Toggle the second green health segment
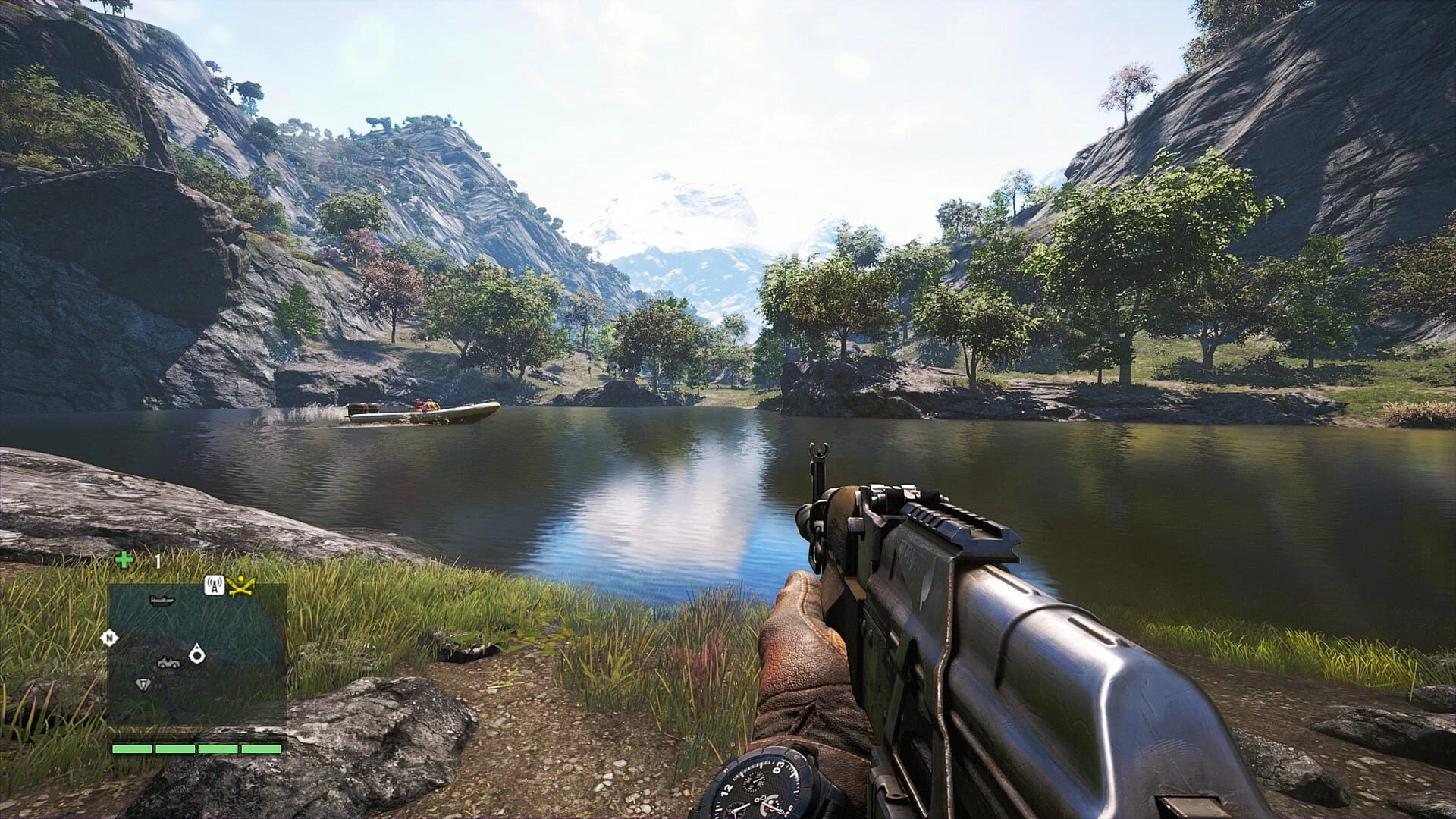This screenshot has width=1456, height=819. point(176,749)
